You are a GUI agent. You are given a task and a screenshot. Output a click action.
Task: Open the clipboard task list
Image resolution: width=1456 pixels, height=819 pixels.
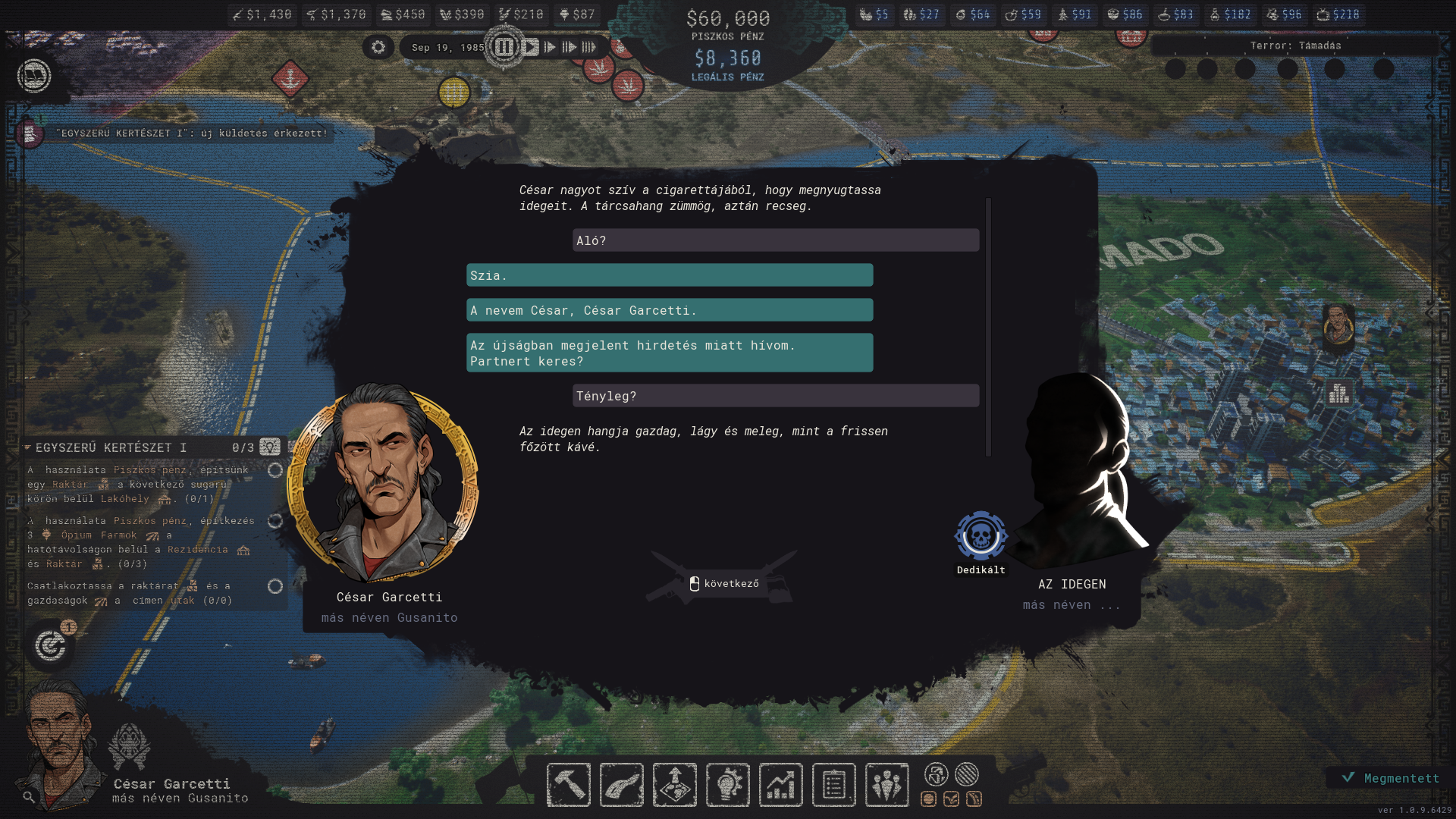tap(833, 784)
